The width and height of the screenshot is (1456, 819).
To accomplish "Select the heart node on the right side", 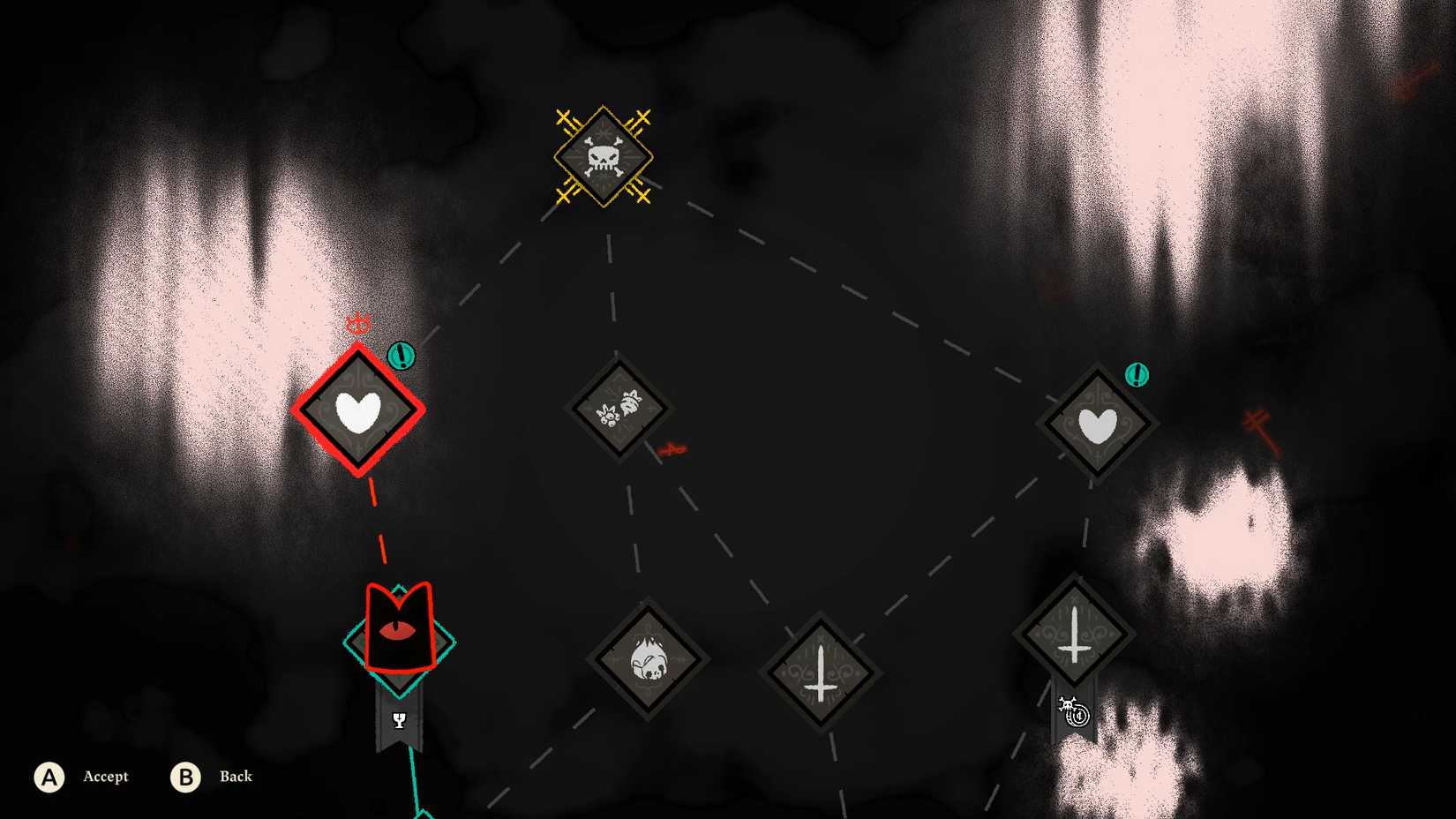I will 1097,422.
